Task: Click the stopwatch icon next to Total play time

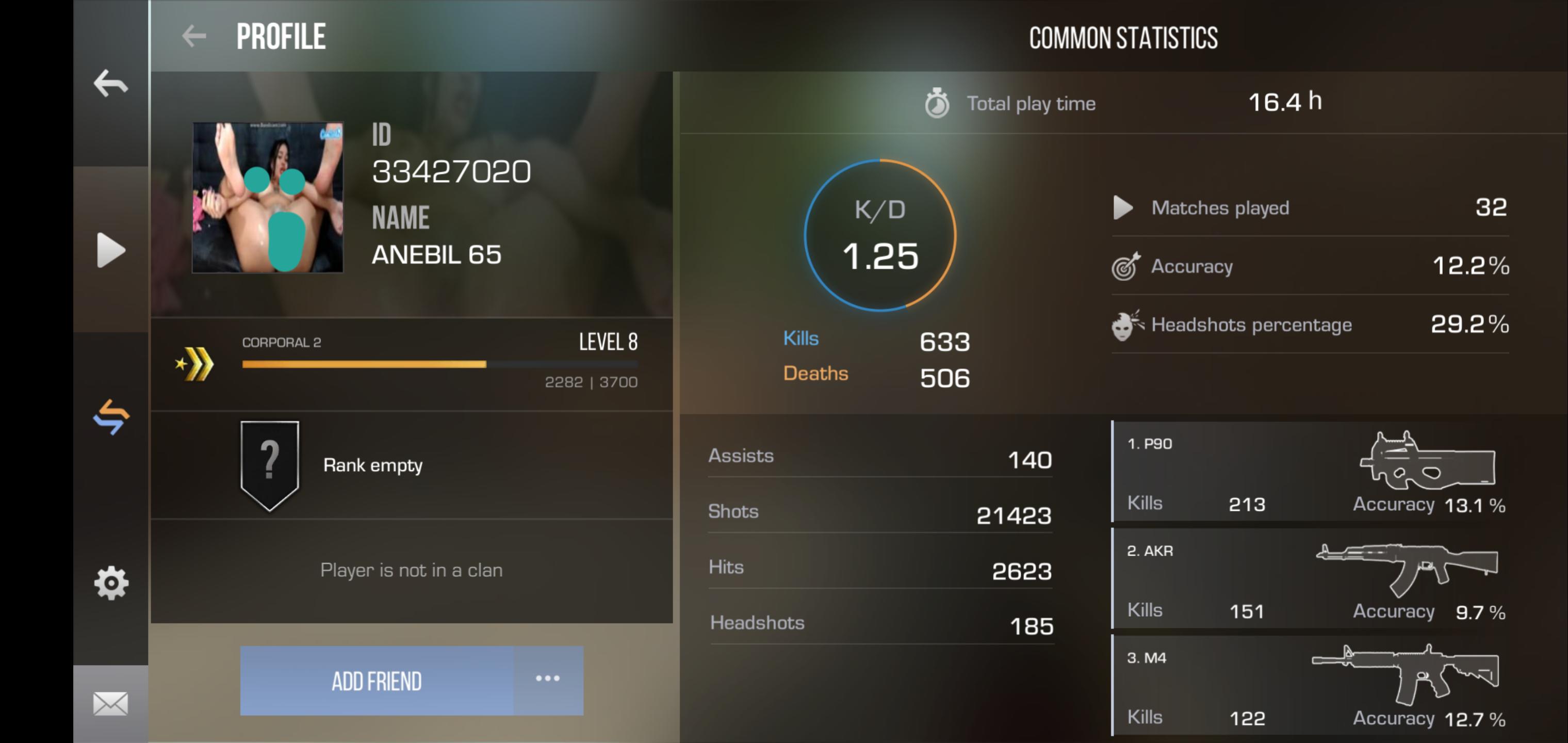Action: pos(937,102)
